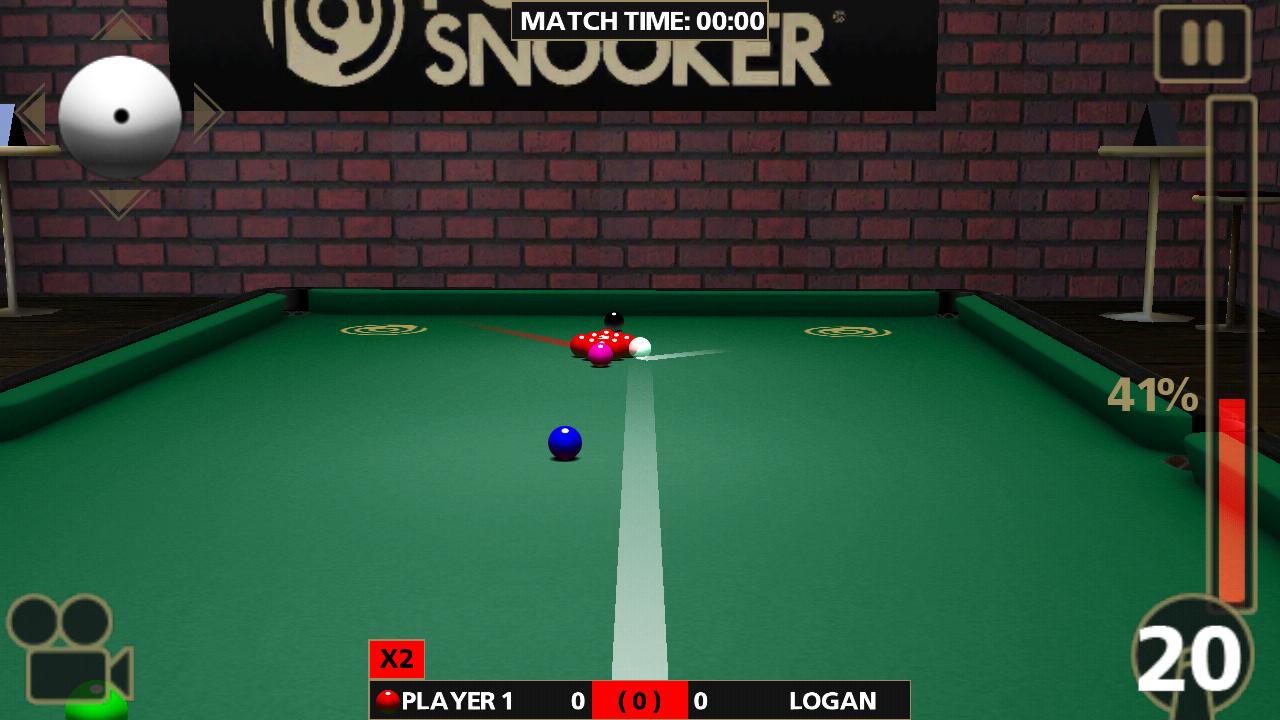
Task: Tap the red ( 0 ) score box
Action: (640, 700)
